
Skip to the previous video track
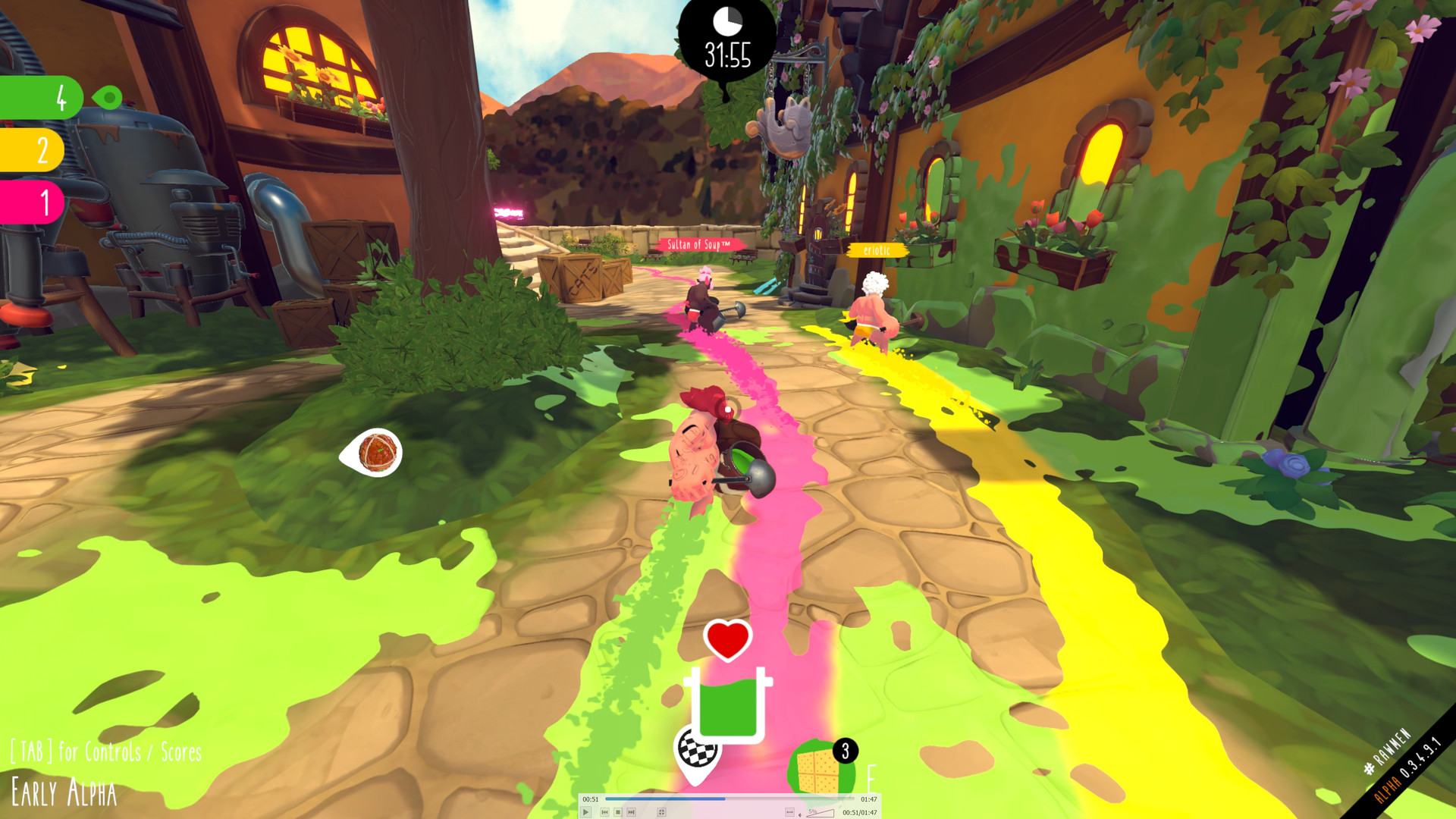click(604, 812)
